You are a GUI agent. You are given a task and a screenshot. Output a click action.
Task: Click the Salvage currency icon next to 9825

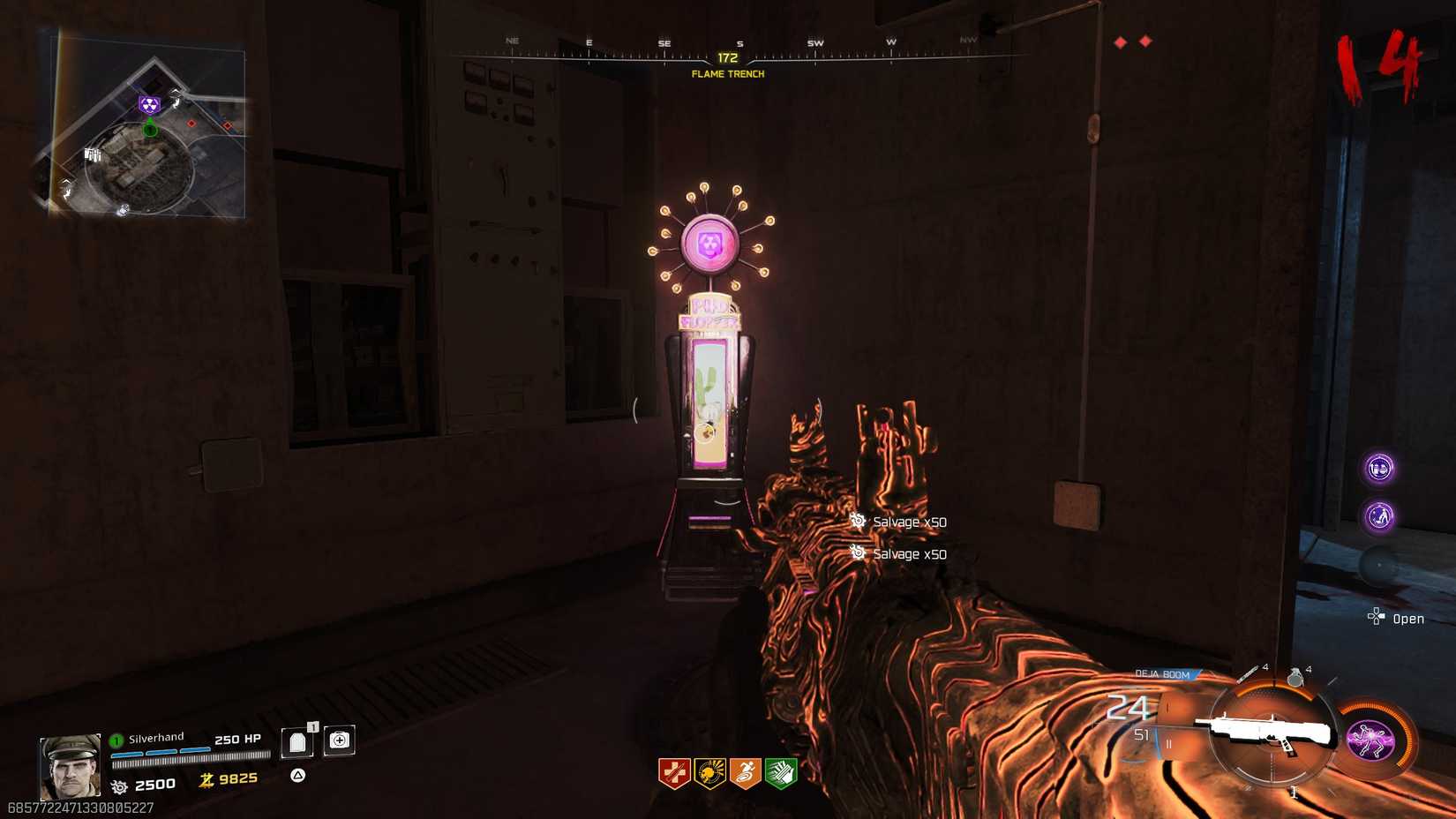205,782
